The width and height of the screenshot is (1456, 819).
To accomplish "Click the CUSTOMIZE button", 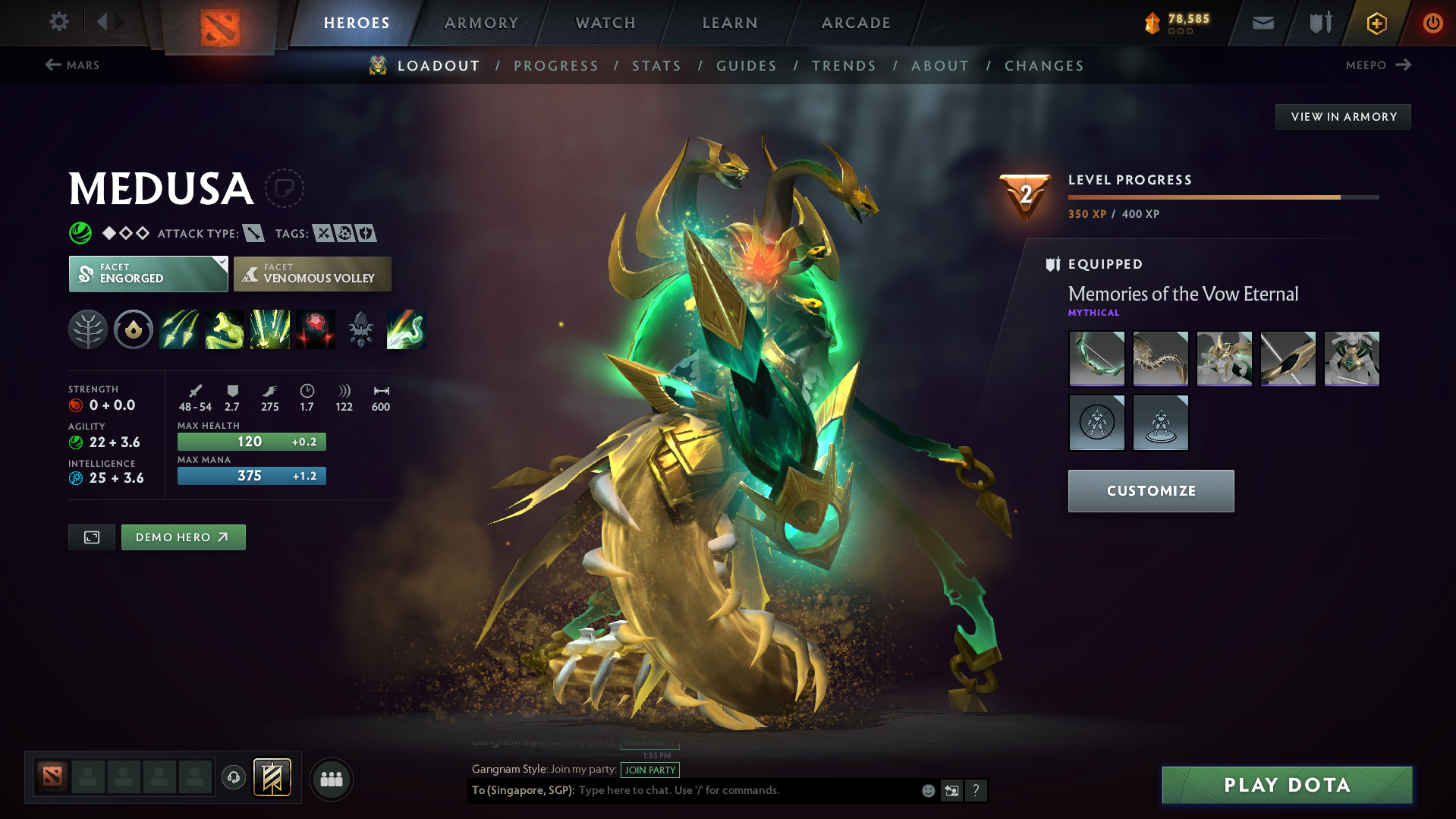I will pyautogui.click(x=1150, y=490).
